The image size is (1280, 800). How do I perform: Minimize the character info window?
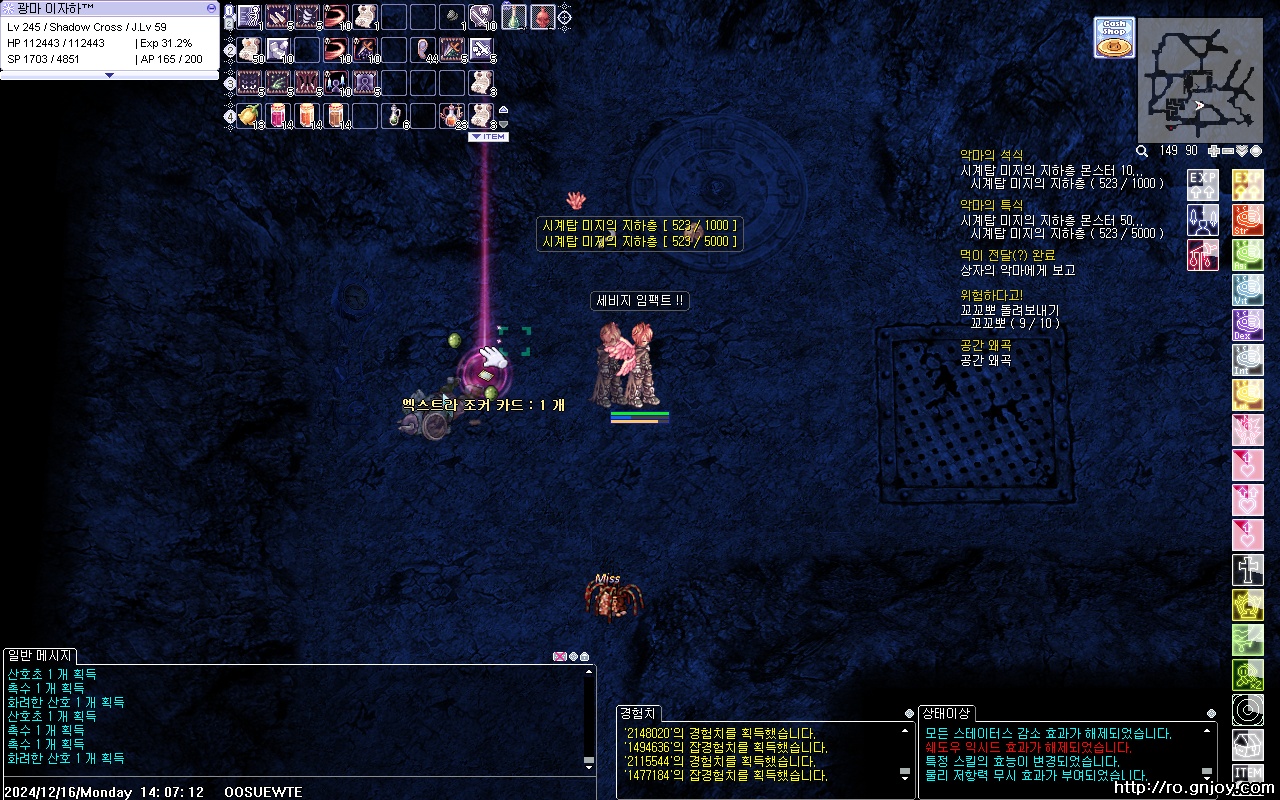pos(211,7)
